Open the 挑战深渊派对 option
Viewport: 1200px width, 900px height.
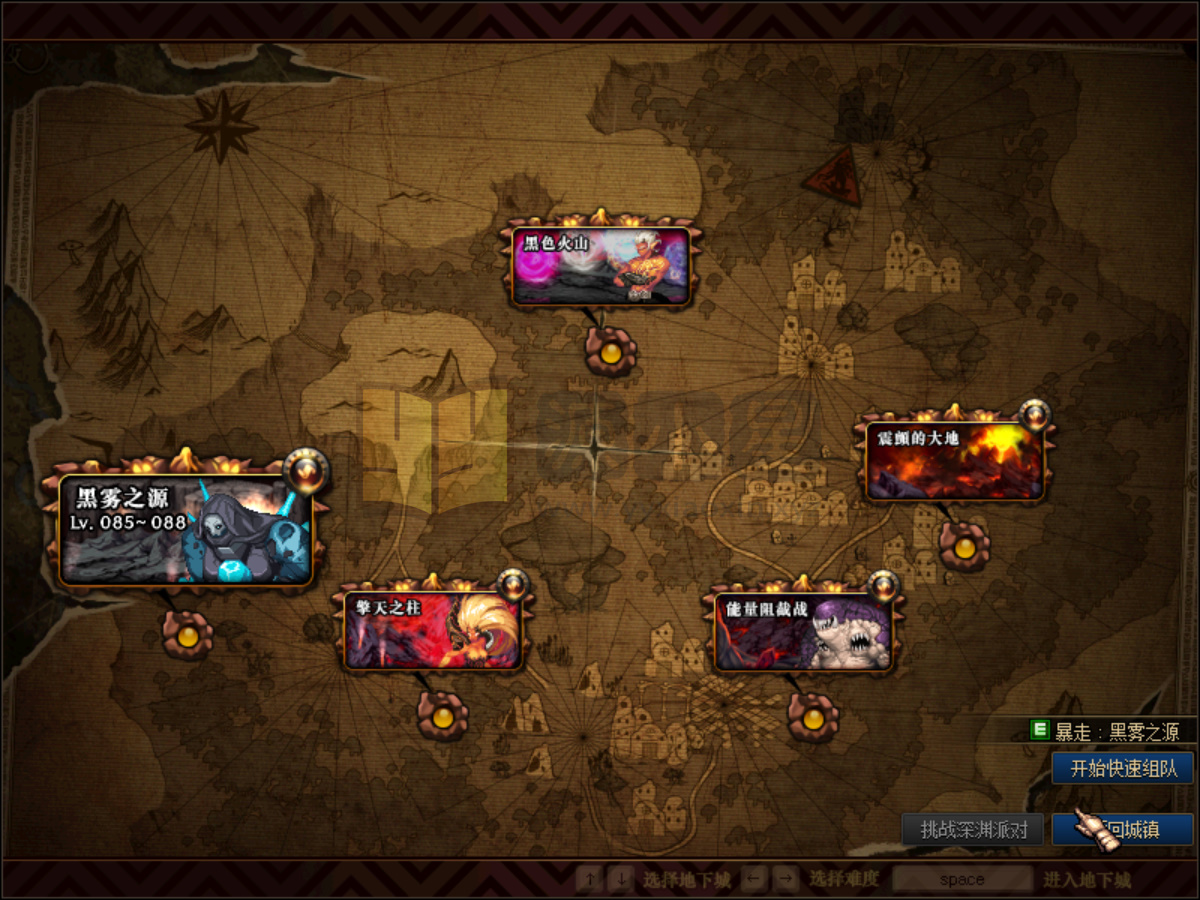click(x=973, y=829)
